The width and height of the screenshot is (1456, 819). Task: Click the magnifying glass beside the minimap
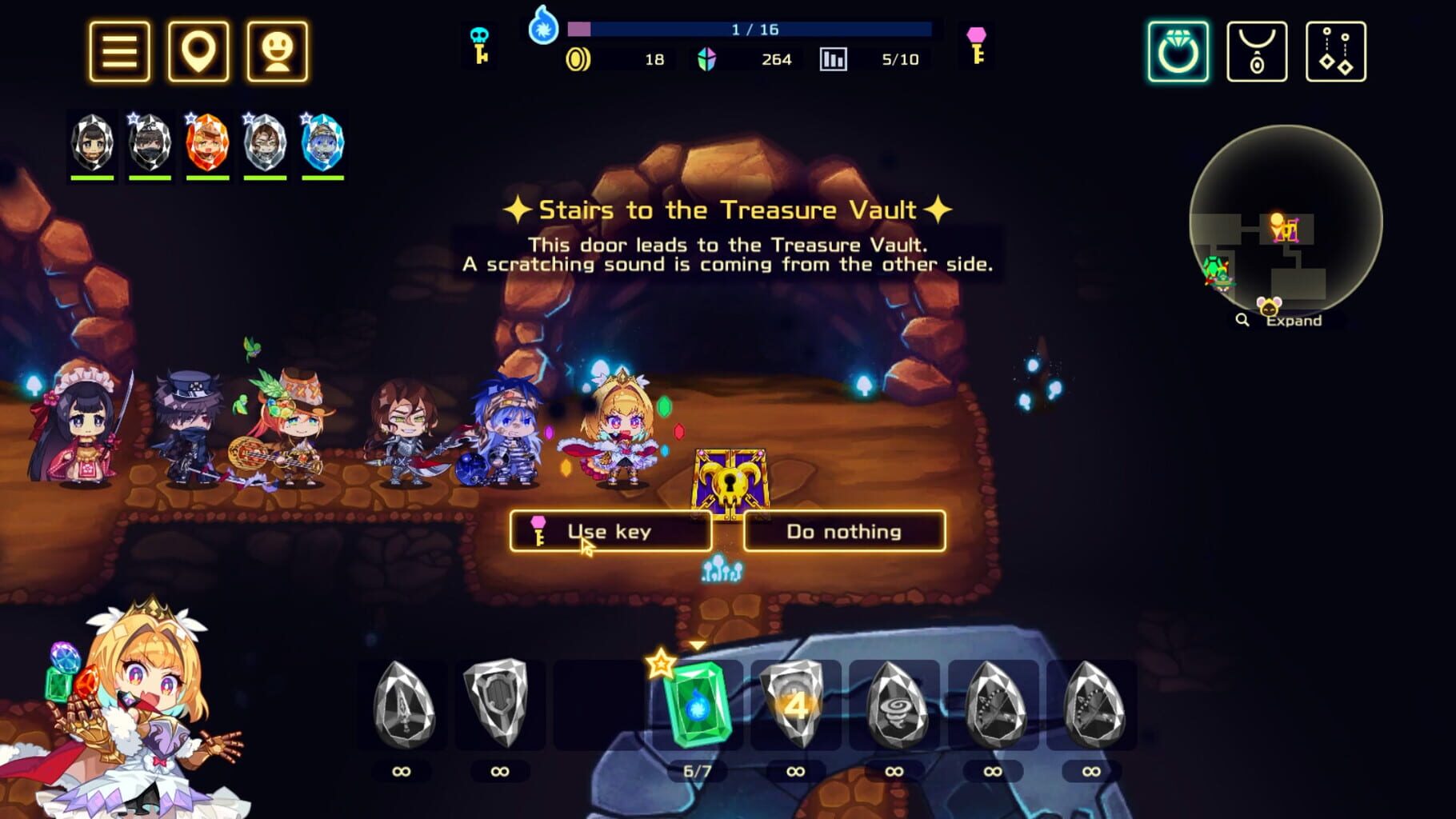click(1241, 321)
